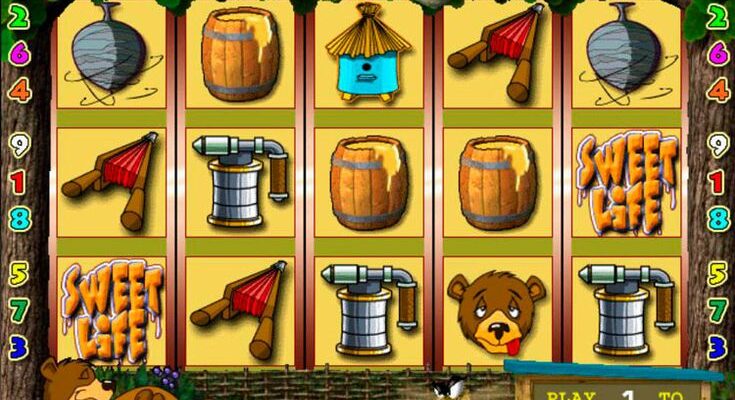Choose payline 3 marker on the left tree
This screenshot has width=735, height=400.
[x=18, y=347]
